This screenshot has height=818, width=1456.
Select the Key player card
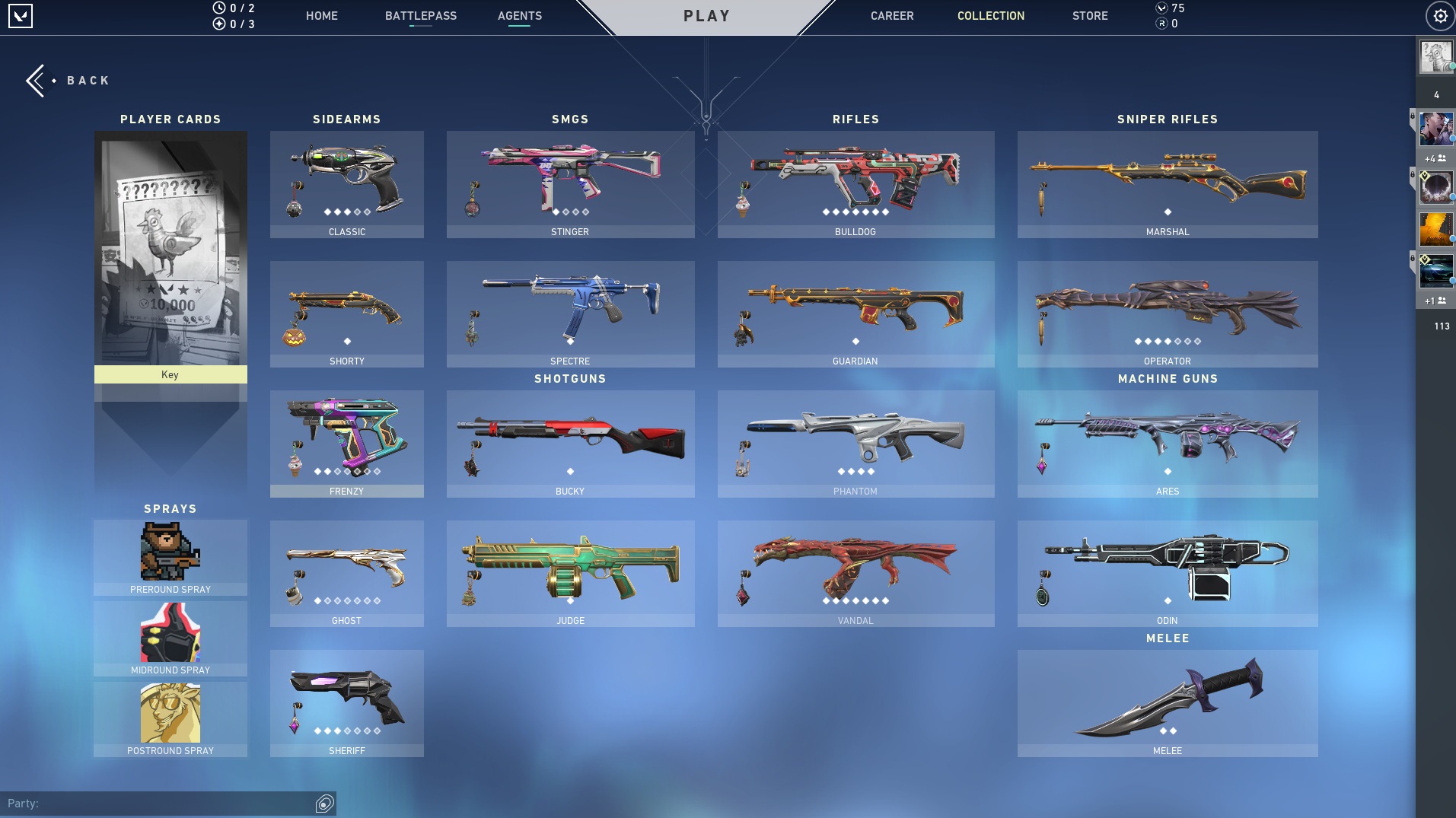[170, 256]
